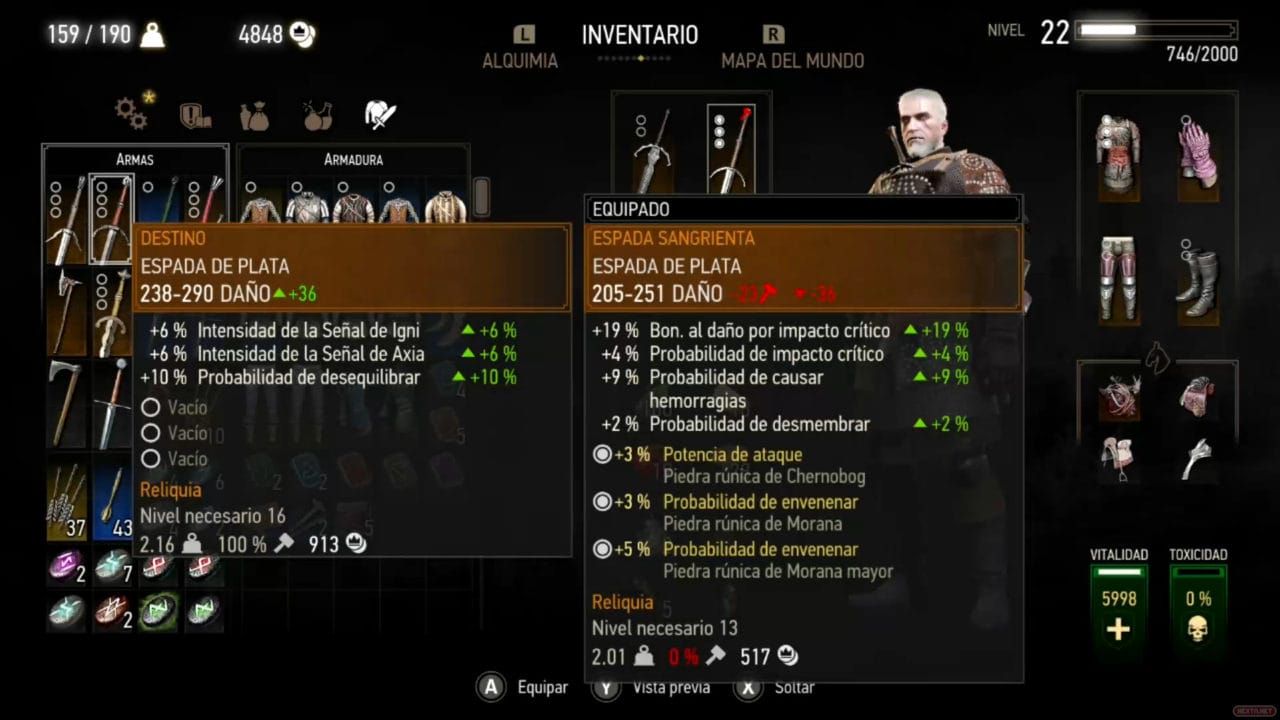Viewport: 1280px width, 720px height.
Task: Click the green vitality plus icon
Action: [1117, 630]
